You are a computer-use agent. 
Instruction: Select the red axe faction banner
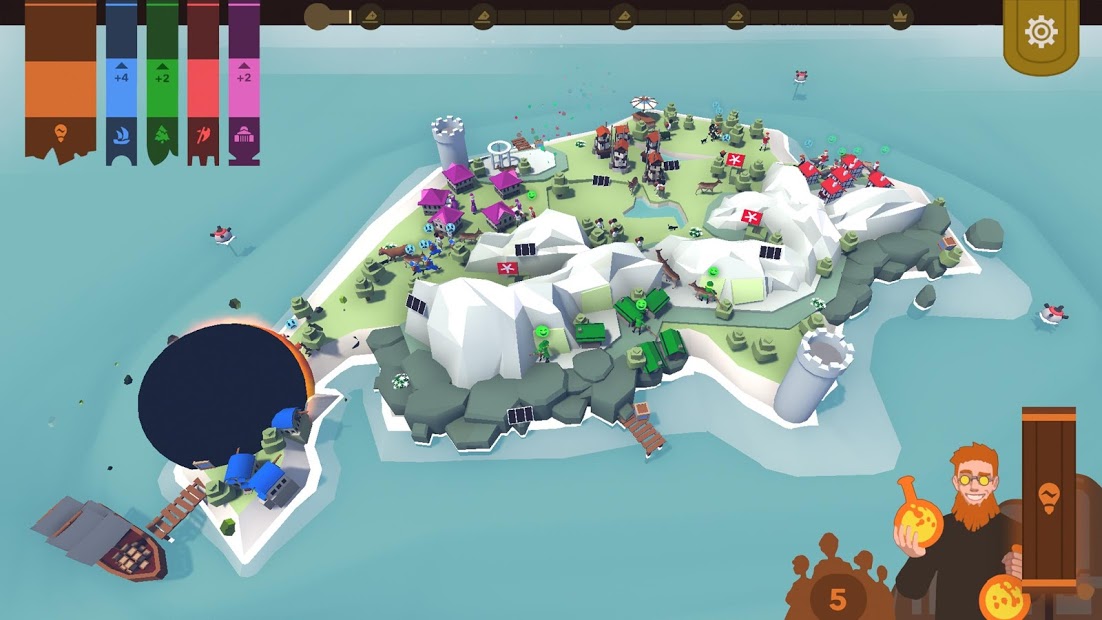click(203, 82)
